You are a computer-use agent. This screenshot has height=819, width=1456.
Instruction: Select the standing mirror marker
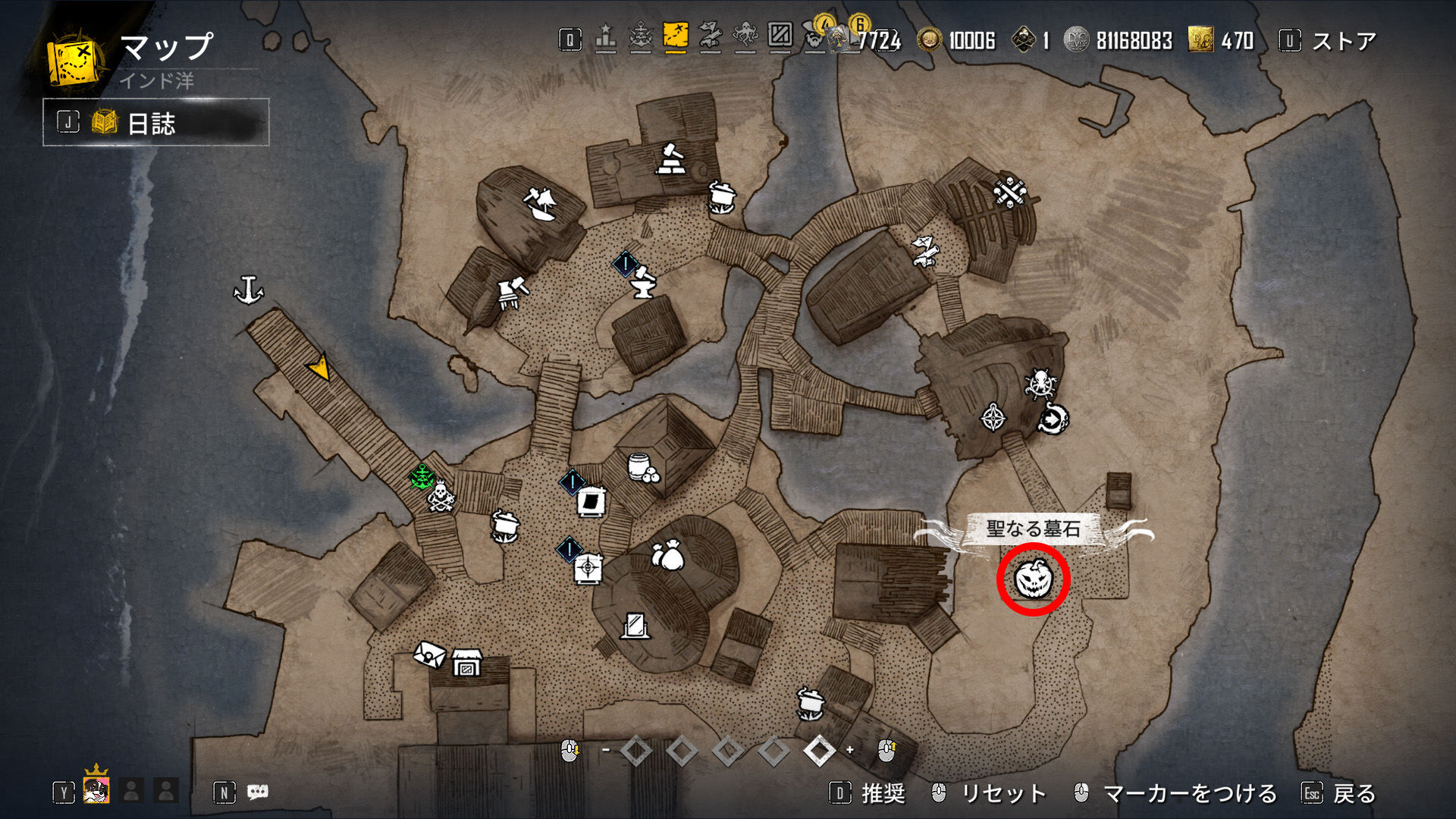click(x=635, y=626)
